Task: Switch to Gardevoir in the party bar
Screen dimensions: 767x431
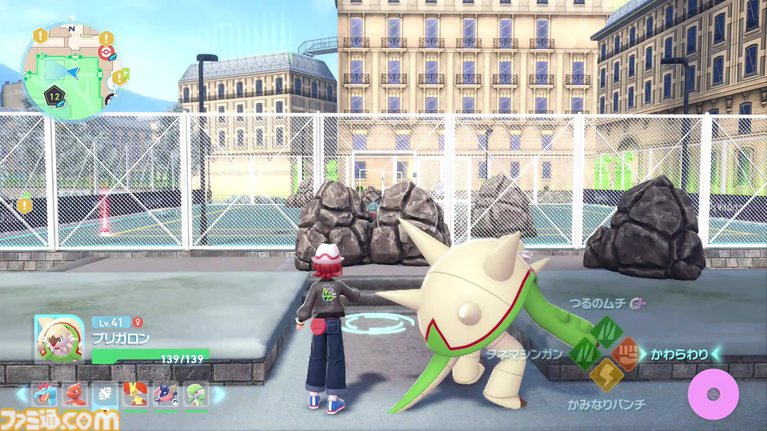Action: (x=197, y=394)
